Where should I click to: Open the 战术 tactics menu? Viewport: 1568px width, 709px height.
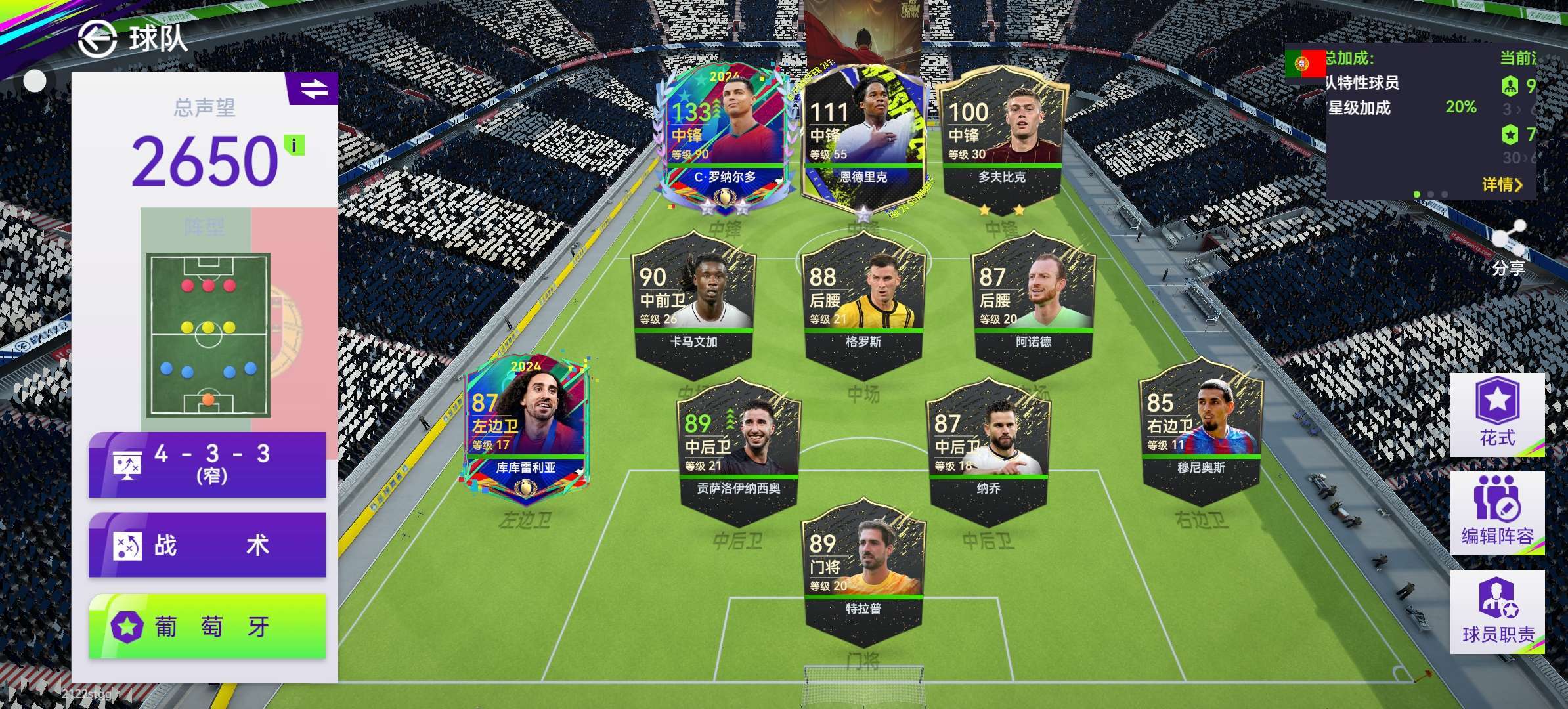(x=207, y=545)
